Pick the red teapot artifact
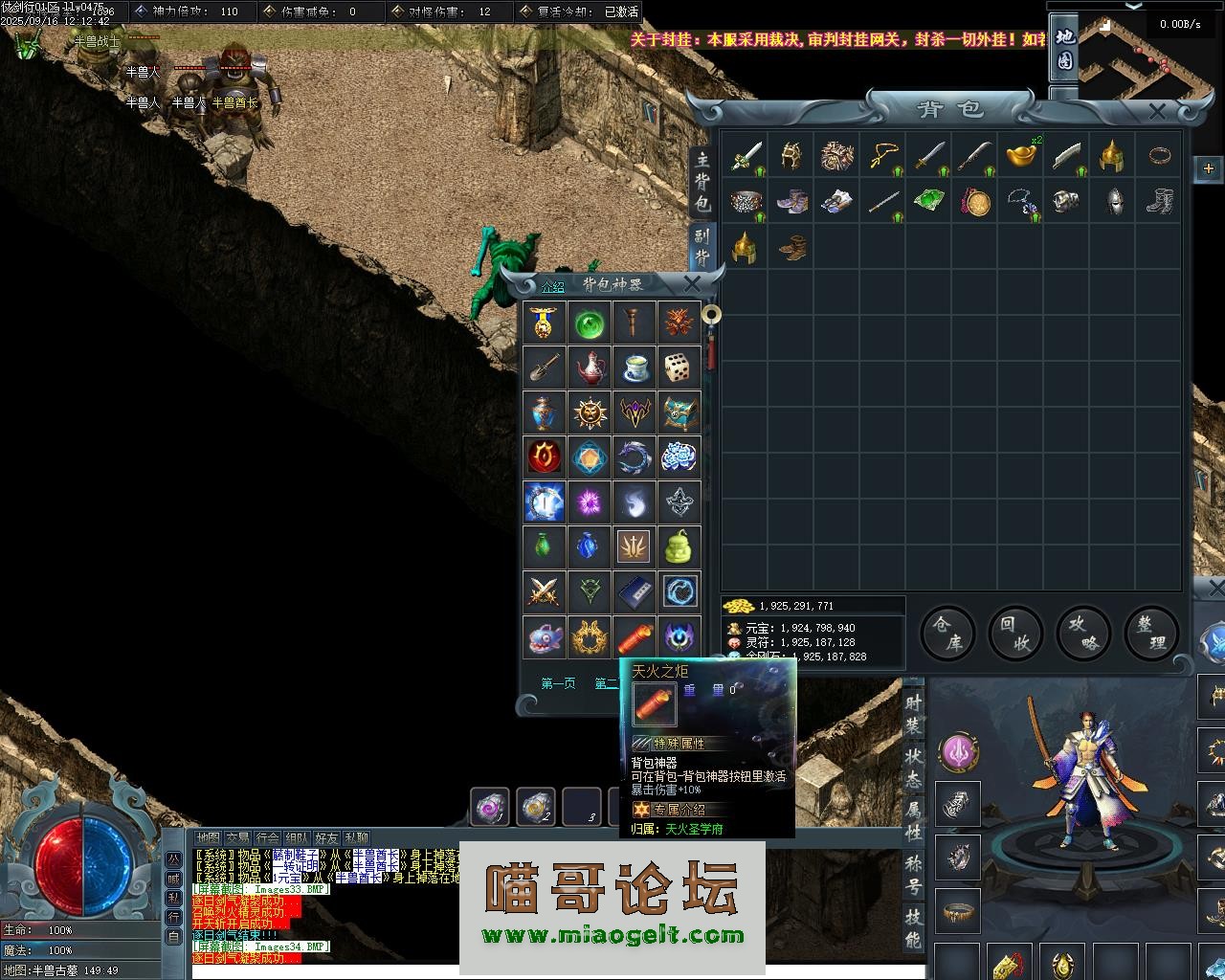This screenshot has width=1225, height=980. tap(590, 367)
